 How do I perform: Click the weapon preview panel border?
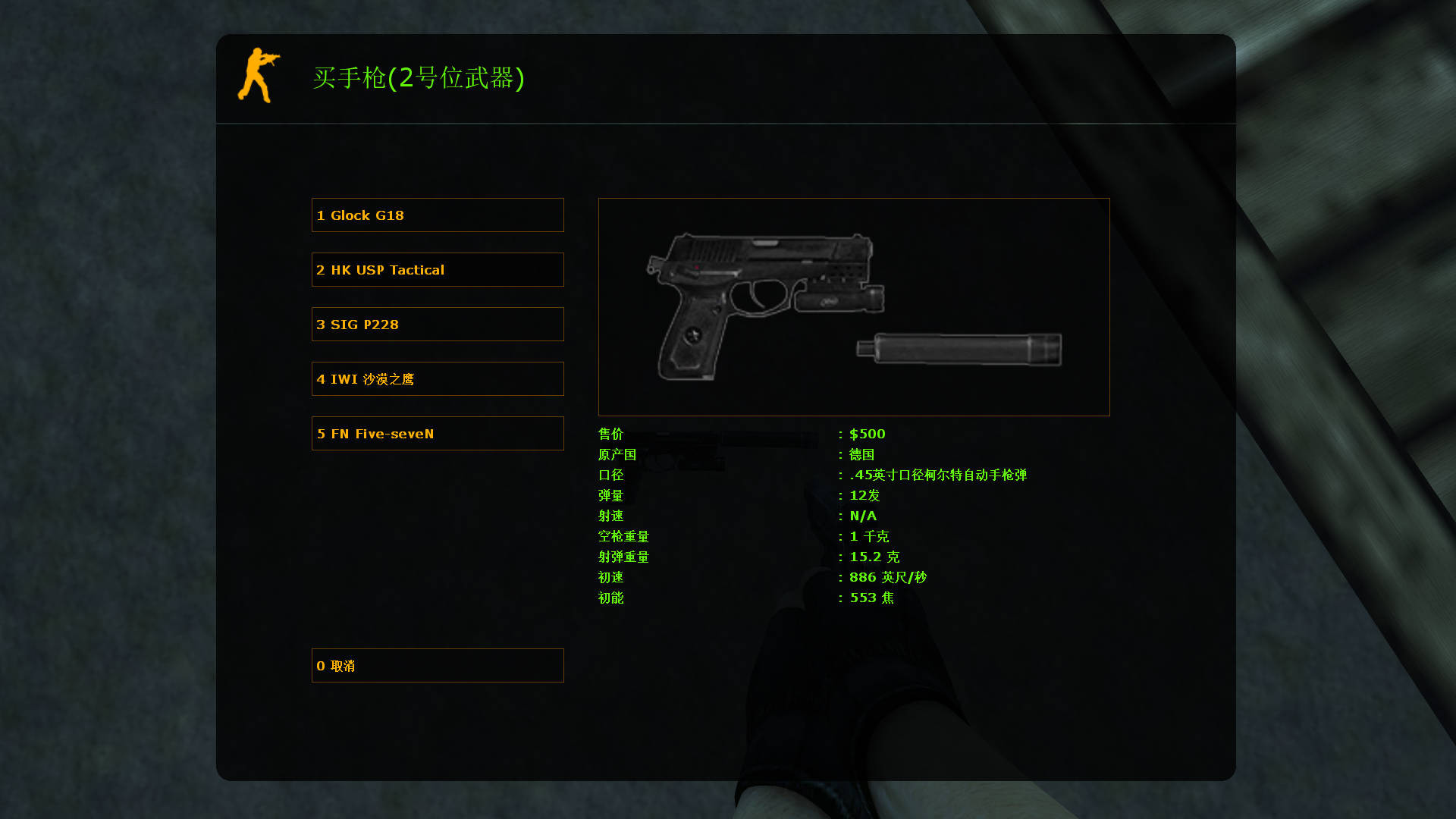tap(854, 199)
